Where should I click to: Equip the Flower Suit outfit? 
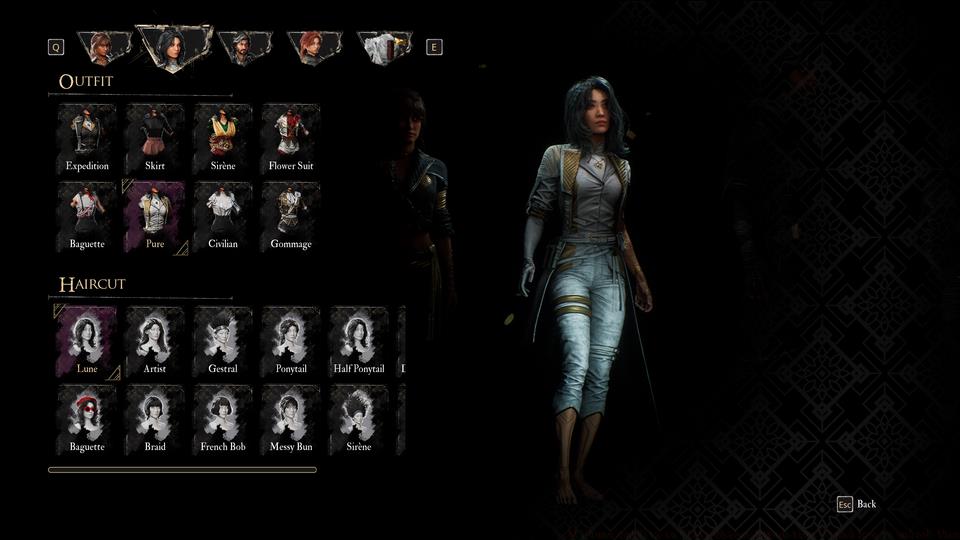[291, 138]
